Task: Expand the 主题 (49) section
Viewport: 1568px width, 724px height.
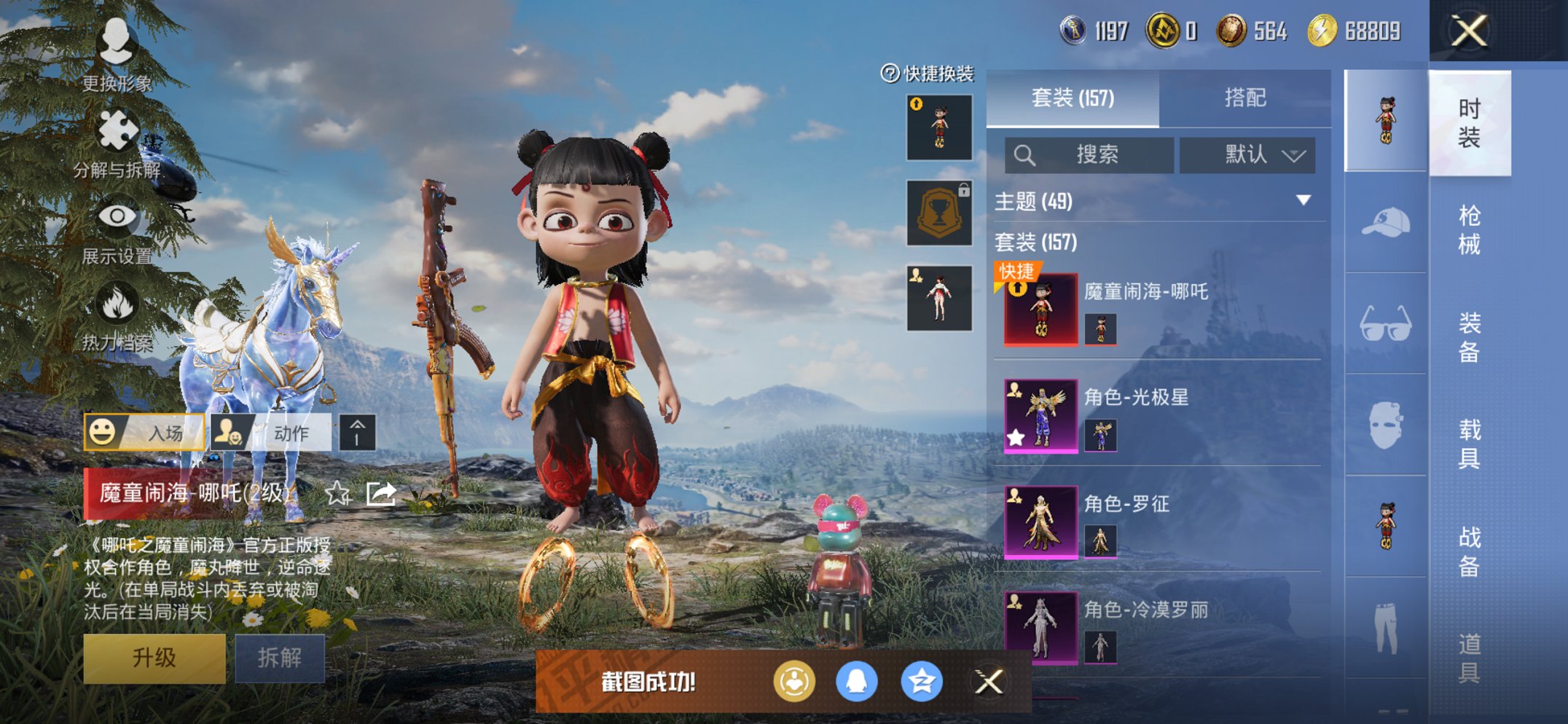Action: [x=1303, y=200]
